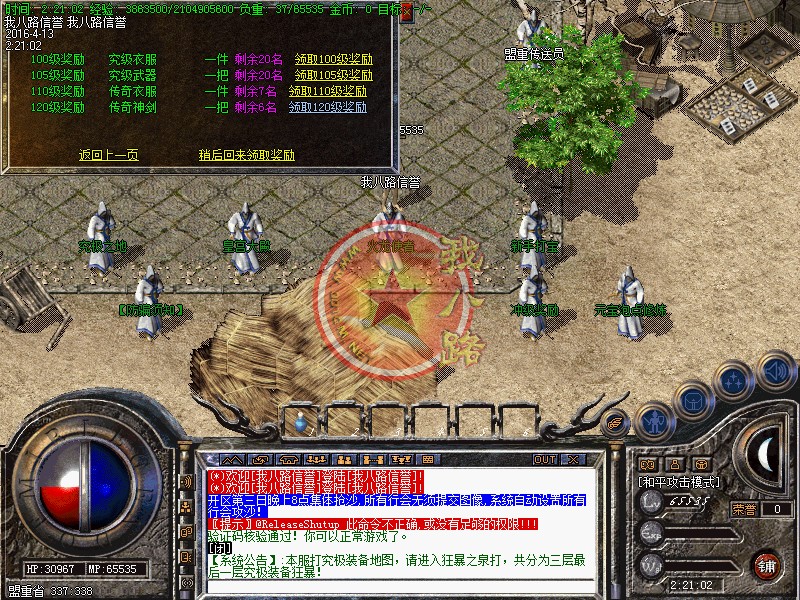Go back via 返回上一页 link

pos(108,155)
